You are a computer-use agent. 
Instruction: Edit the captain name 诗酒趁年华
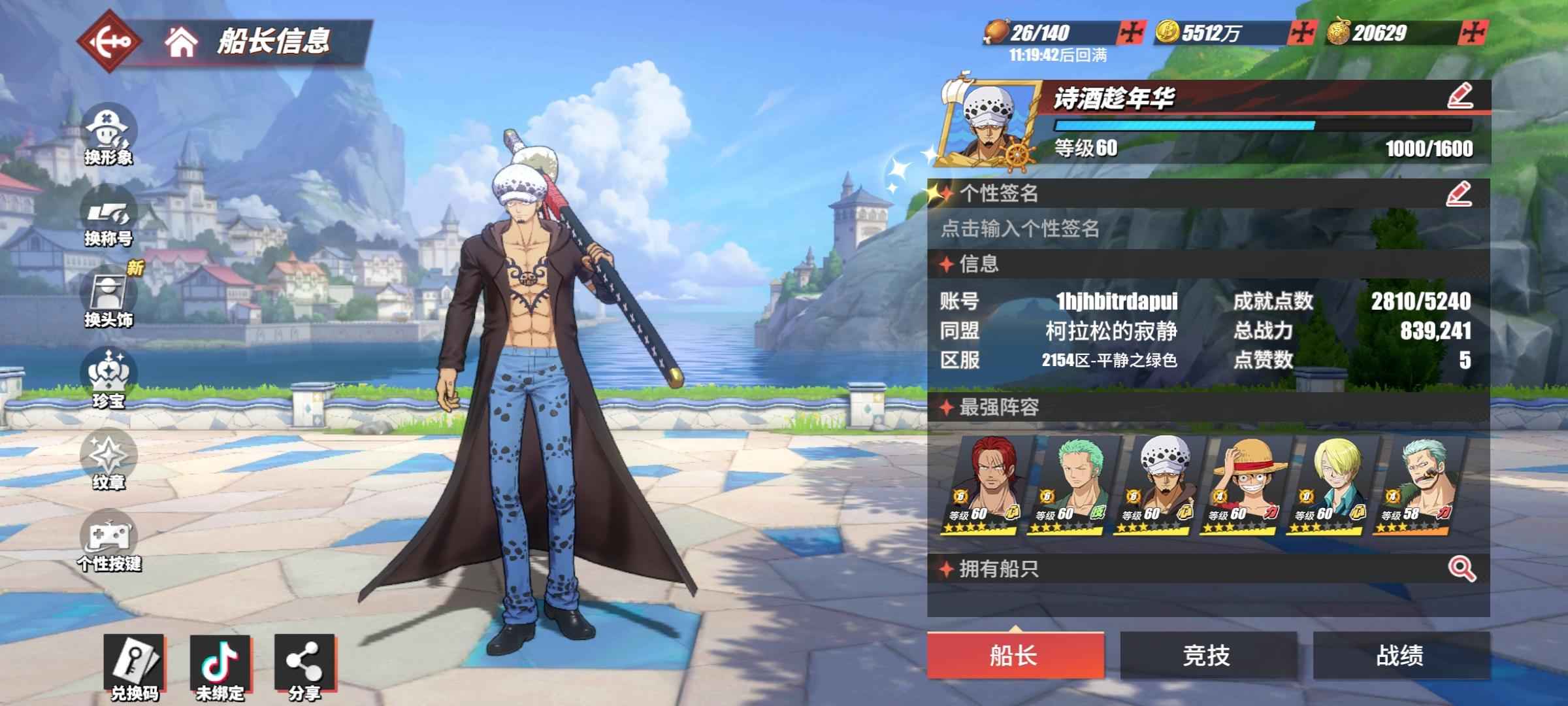pyautogui.click(x=1460, y=97)
